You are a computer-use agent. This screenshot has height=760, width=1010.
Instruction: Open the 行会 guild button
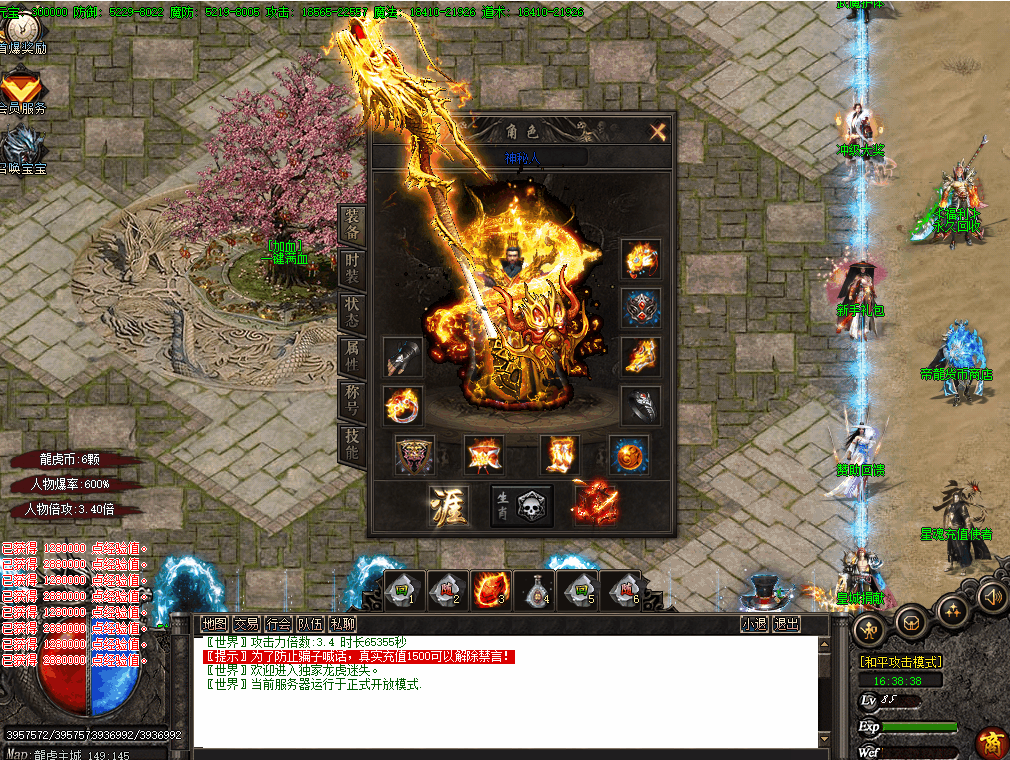click(279, 624)
